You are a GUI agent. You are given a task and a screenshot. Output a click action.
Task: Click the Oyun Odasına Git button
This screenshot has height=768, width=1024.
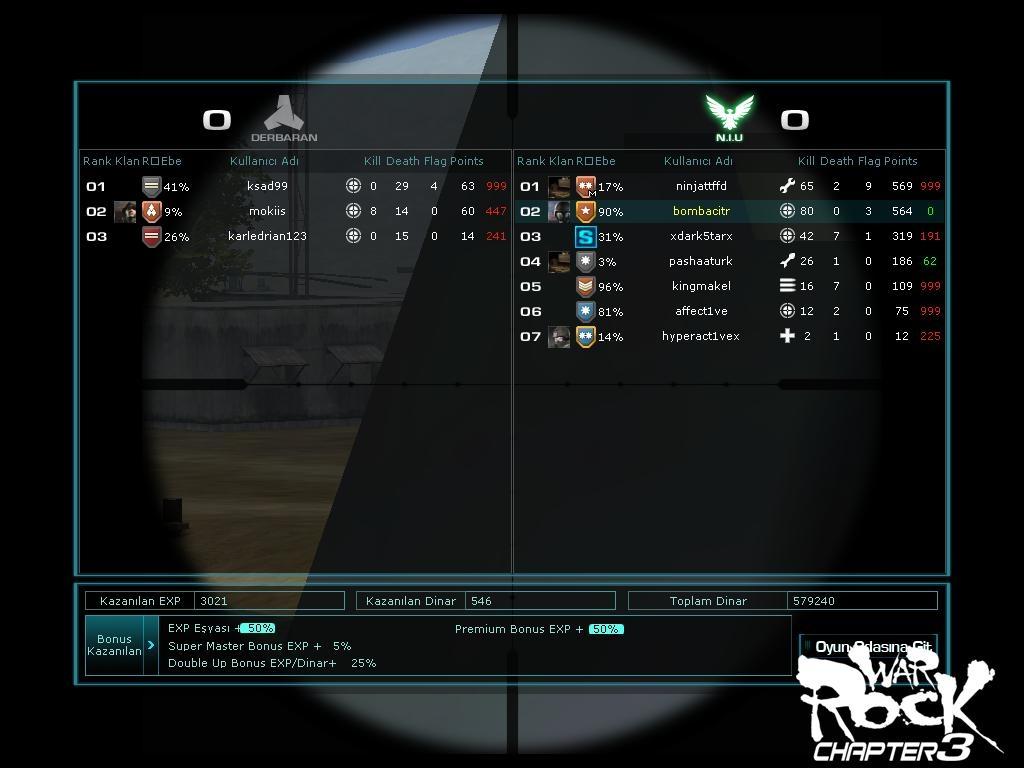868,647
